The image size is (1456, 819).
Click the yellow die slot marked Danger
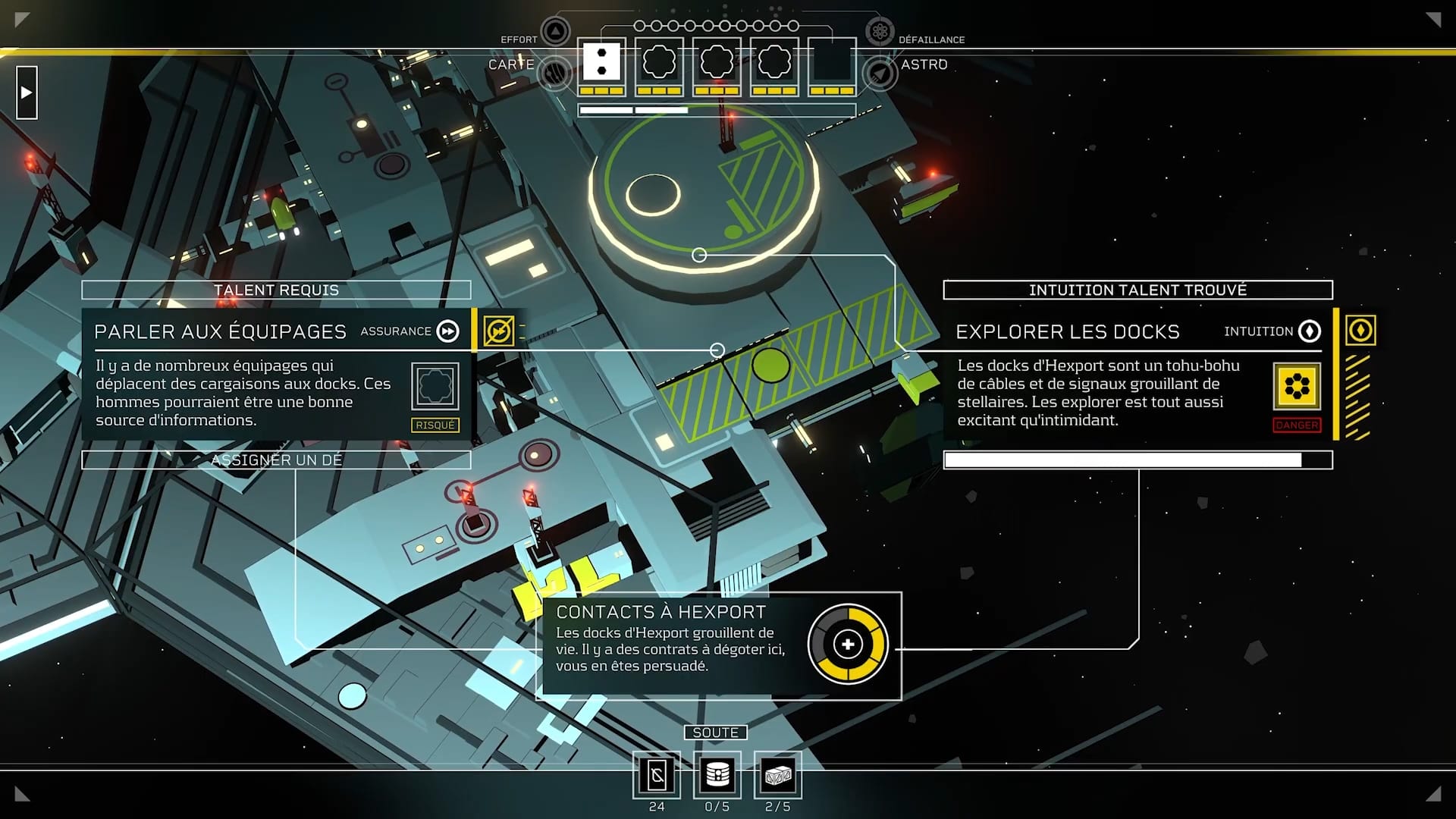pos(1297,387)
